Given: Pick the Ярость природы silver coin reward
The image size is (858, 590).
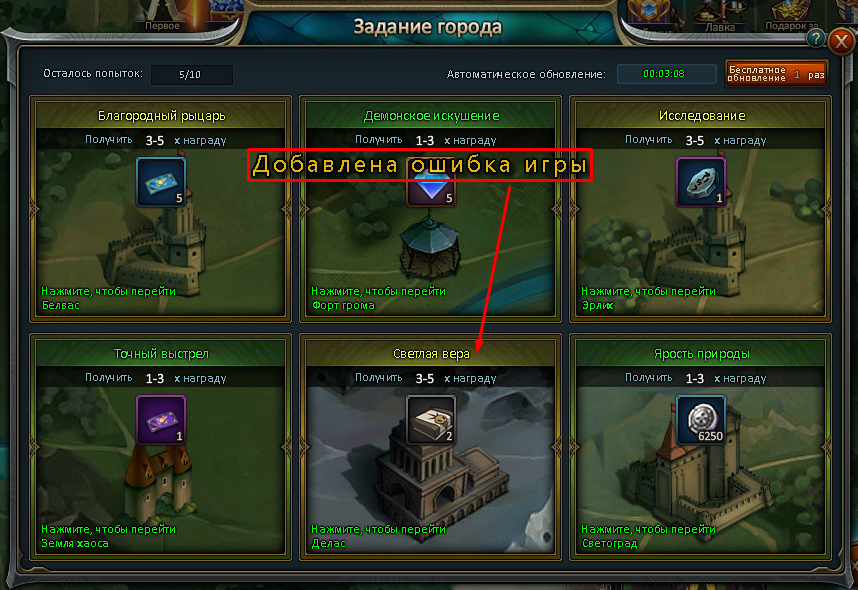Looking at the screenshot, I should (x=701, y=420).
